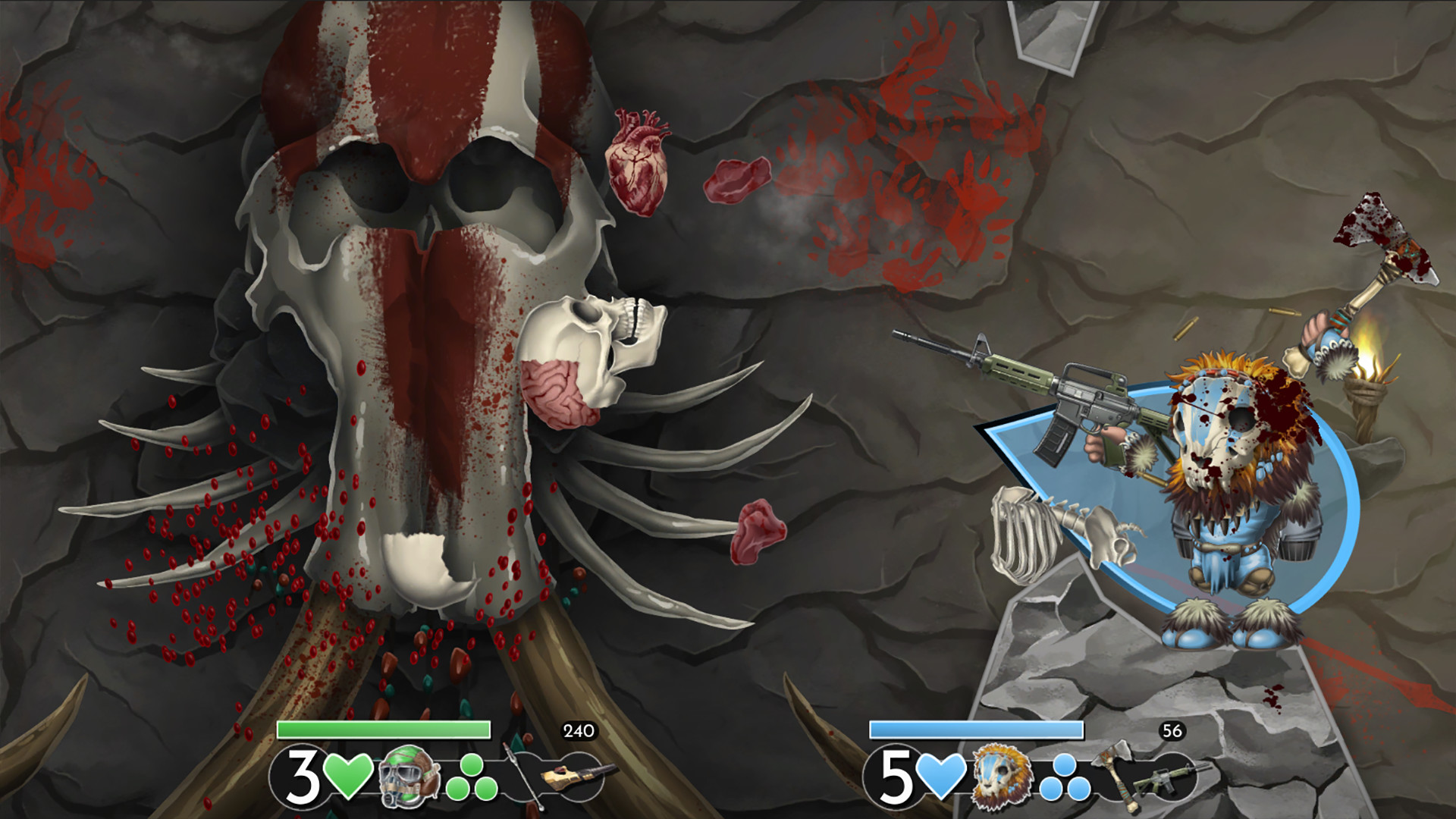
Task: Click the blue cluster of three dots
Action: 1063,778
